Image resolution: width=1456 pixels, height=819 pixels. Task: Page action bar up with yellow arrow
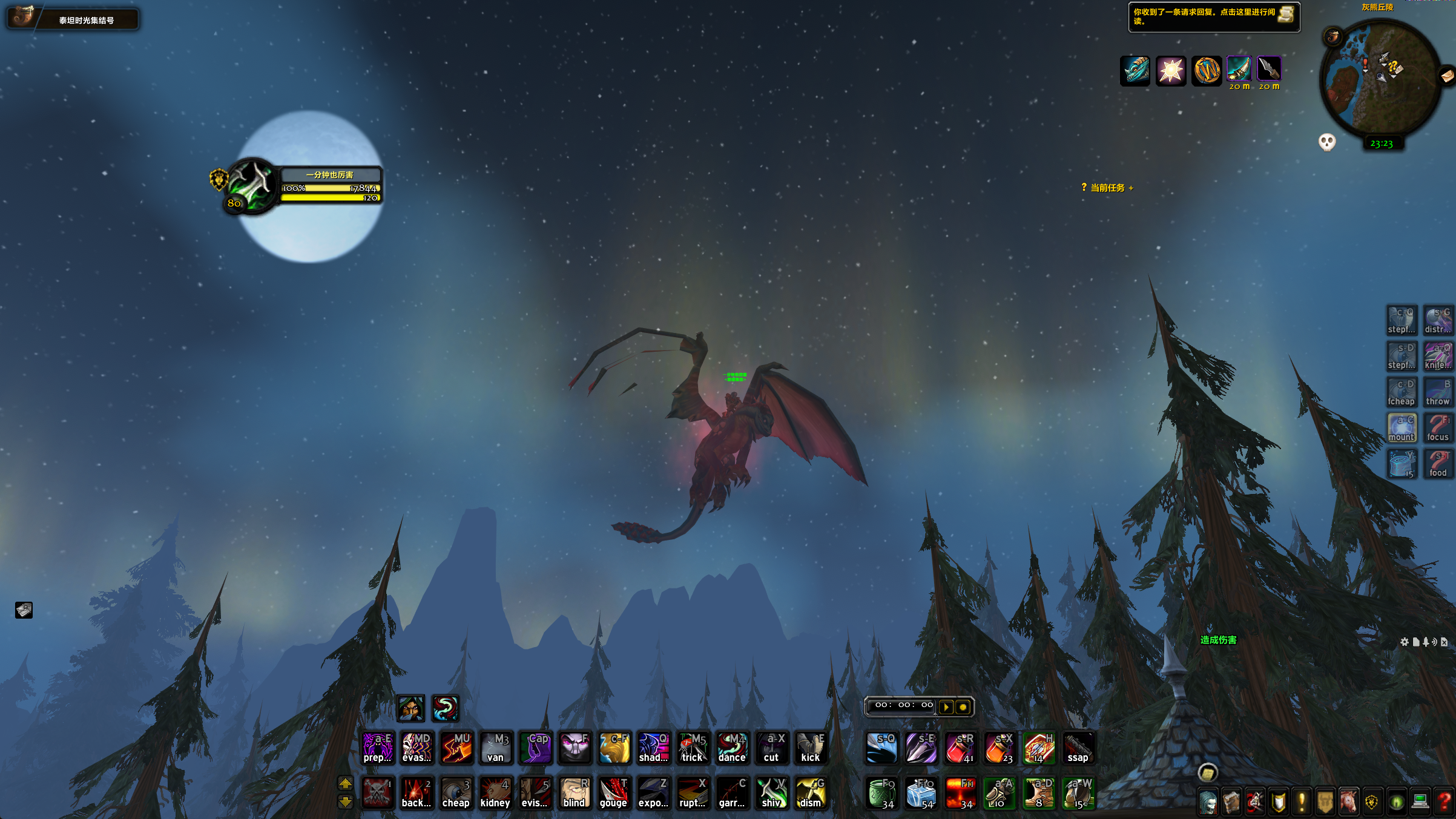click(x=345, y=783)
